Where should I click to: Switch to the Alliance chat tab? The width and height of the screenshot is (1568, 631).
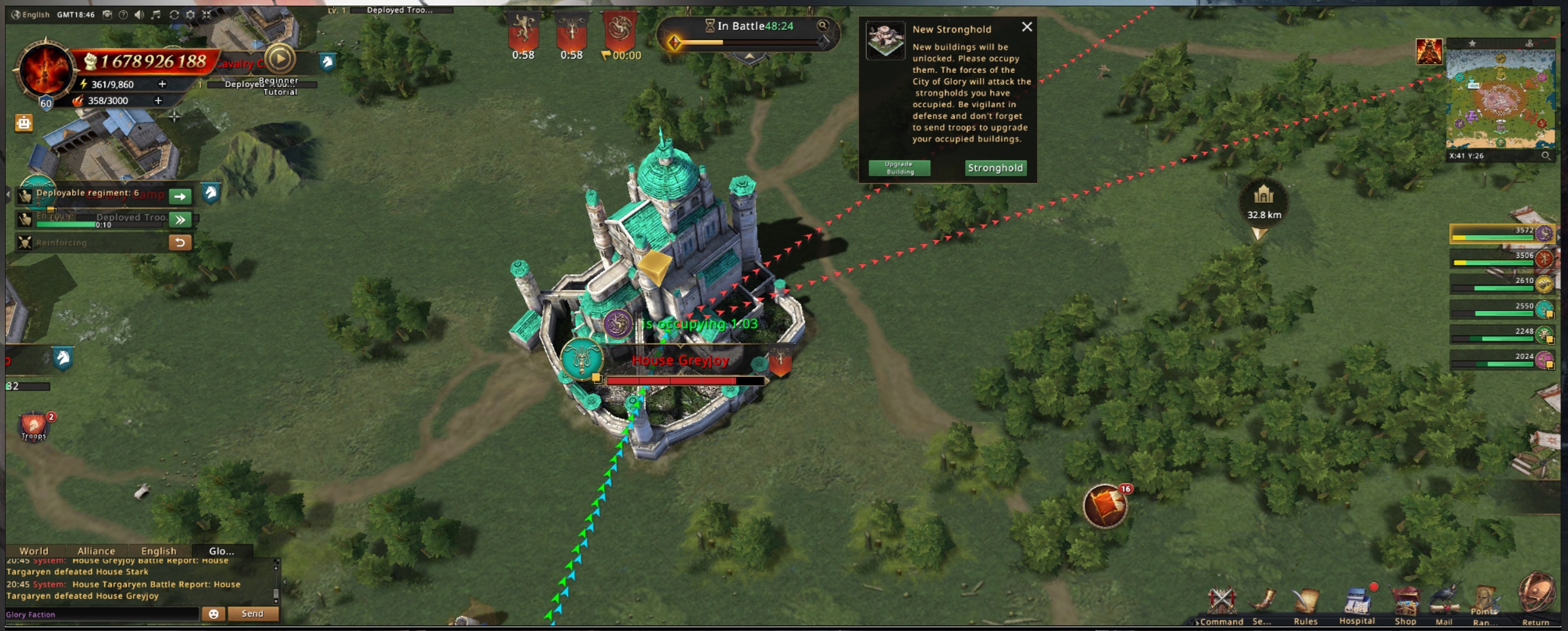point(96,551)
